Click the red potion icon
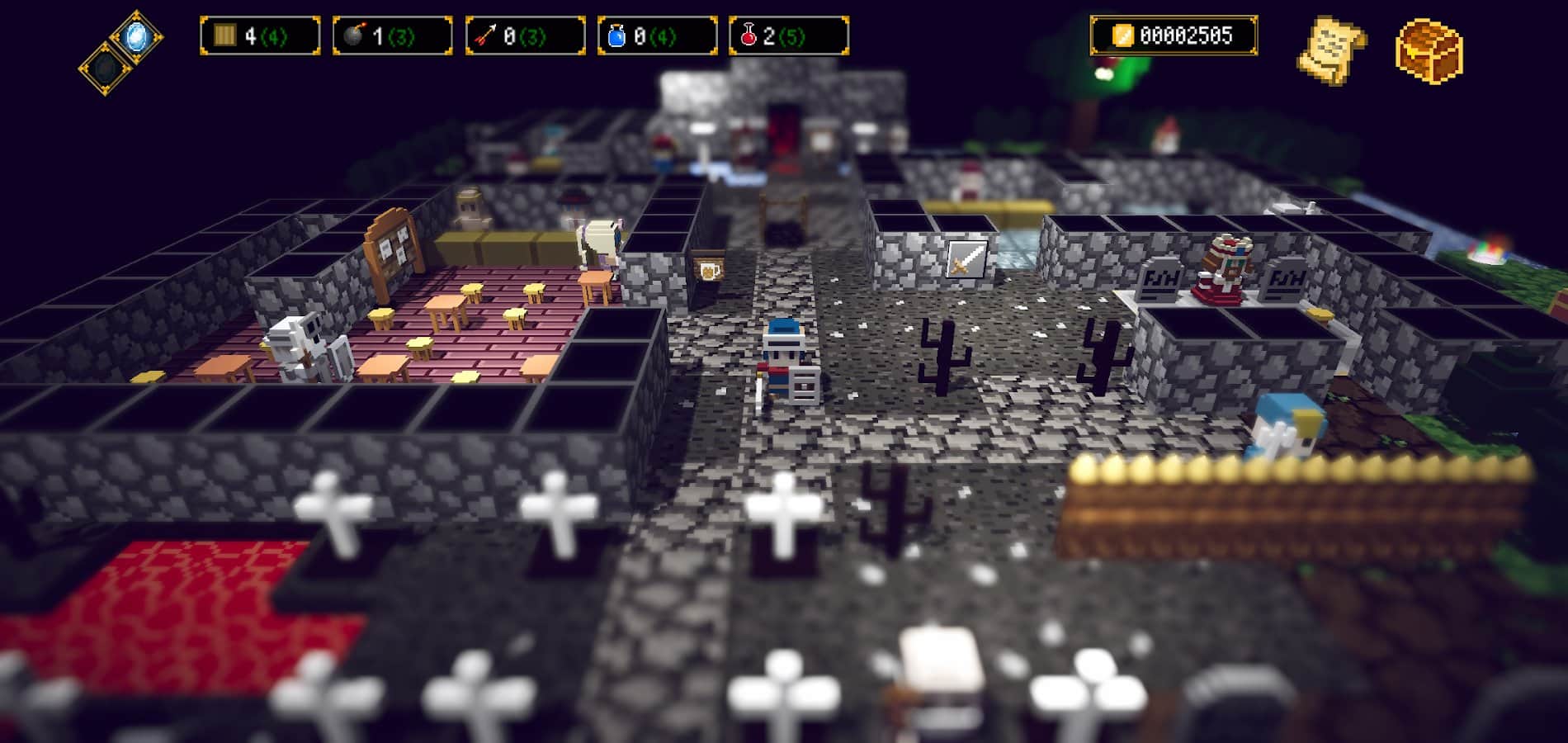1568x743 pixels. (750, 35)
